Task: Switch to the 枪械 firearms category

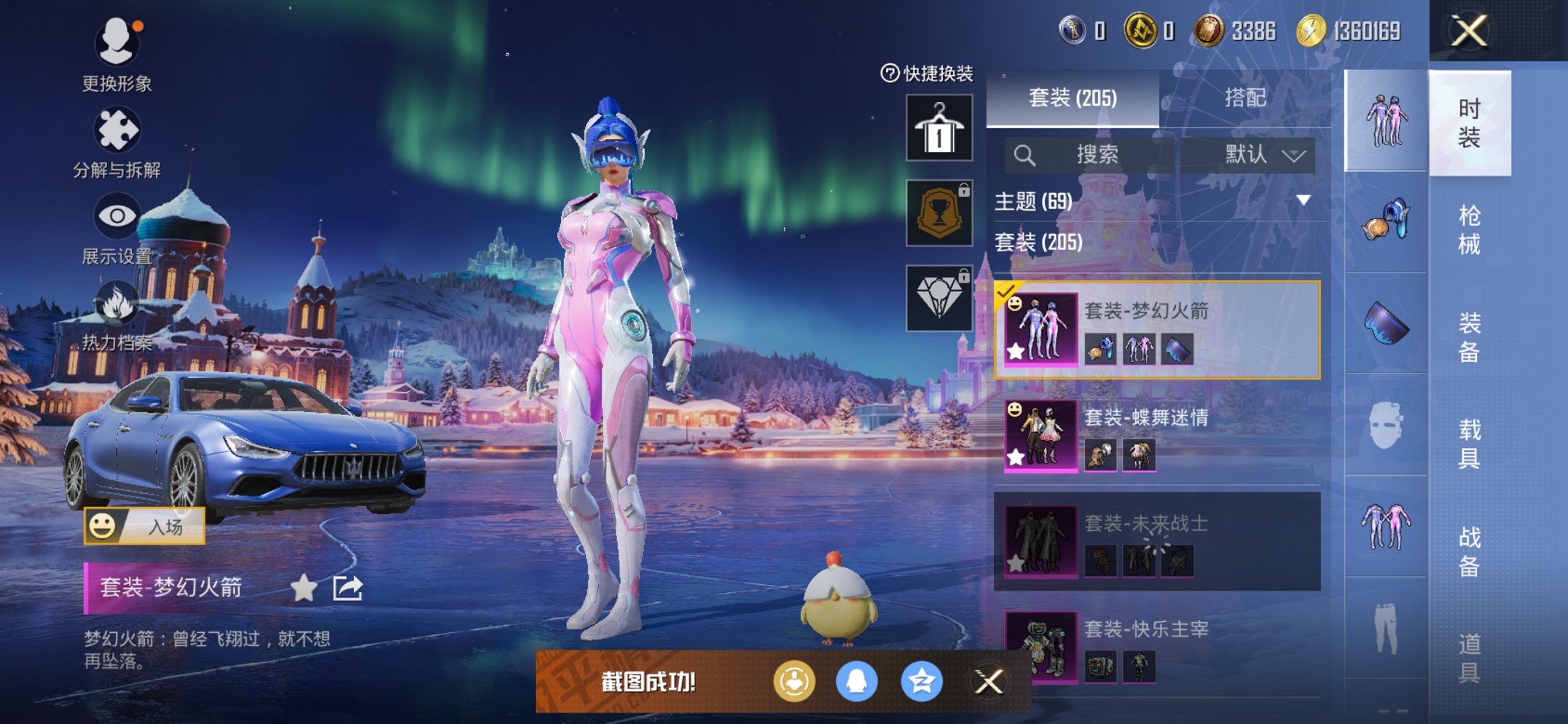Action: click(1468, 229)
